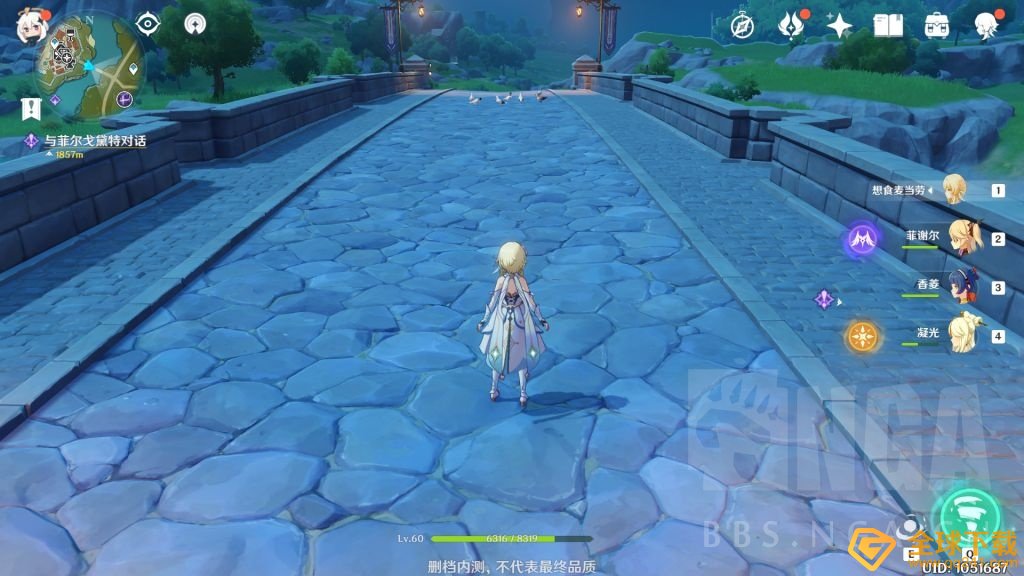Image resolution: width=1024 pixels, height=576 pixels.
Task: Open the character profile icon
Action: (x=986, y=25)
